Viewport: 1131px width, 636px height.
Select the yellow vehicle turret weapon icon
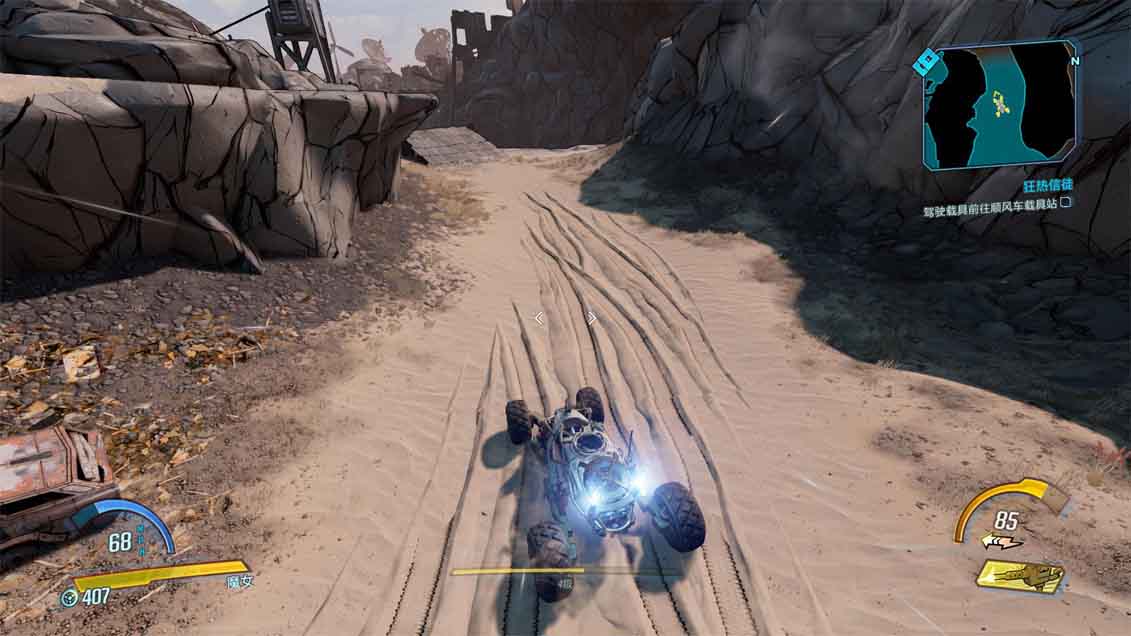click(1020, 576)
